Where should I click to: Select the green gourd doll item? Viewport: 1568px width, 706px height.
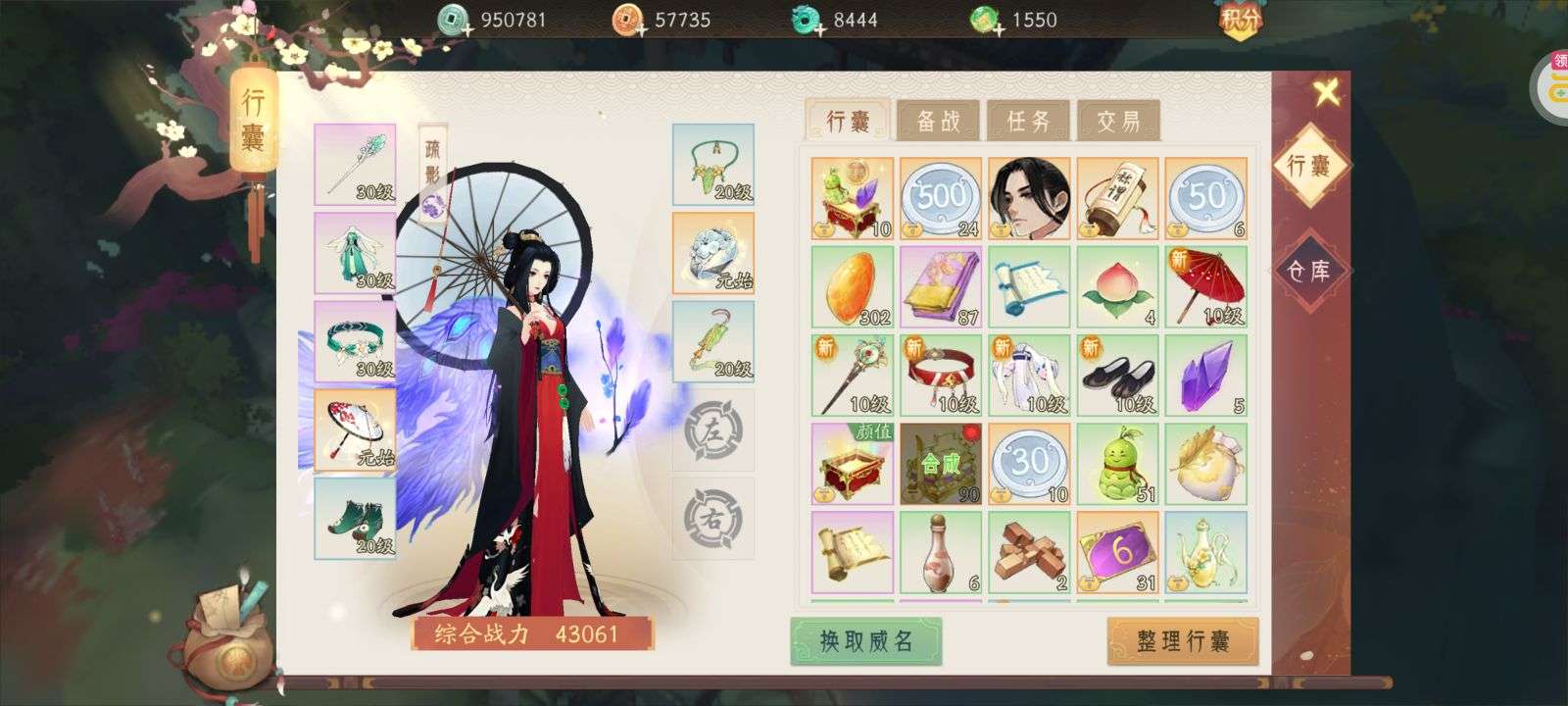point(1117,463)
